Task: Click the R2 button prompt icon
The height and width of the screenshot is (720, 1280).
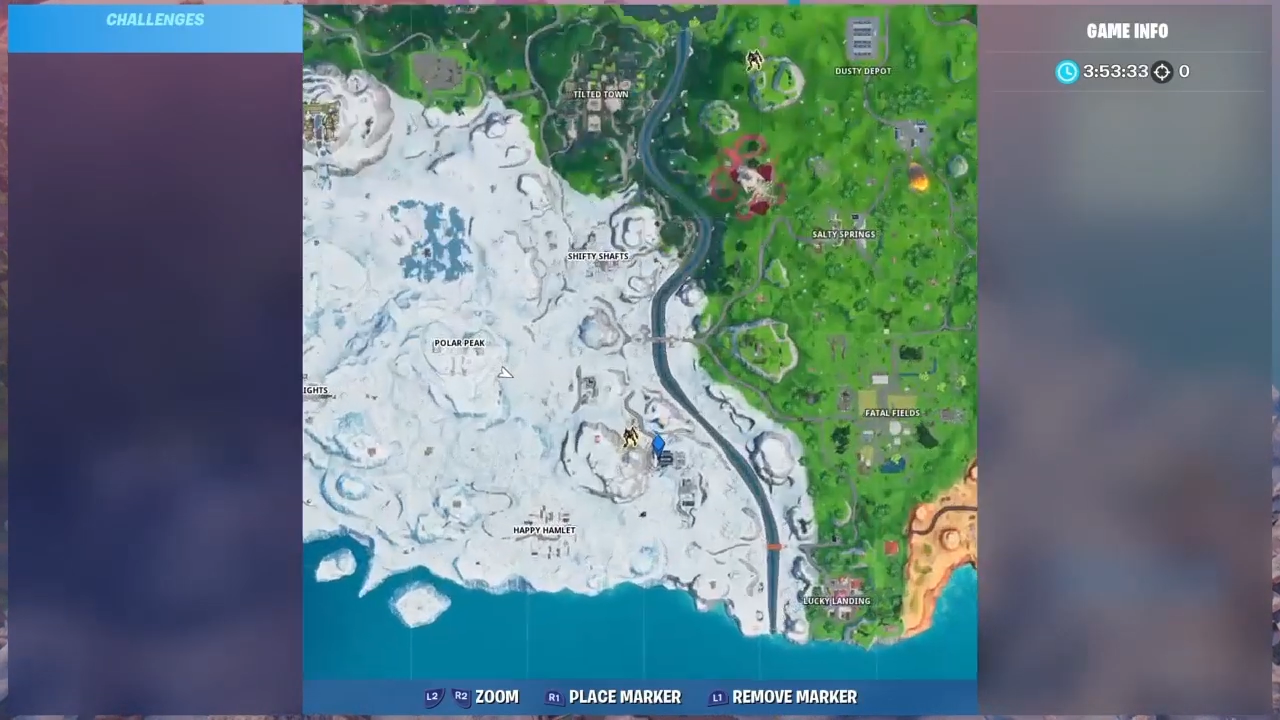Action: coord(461,696)
